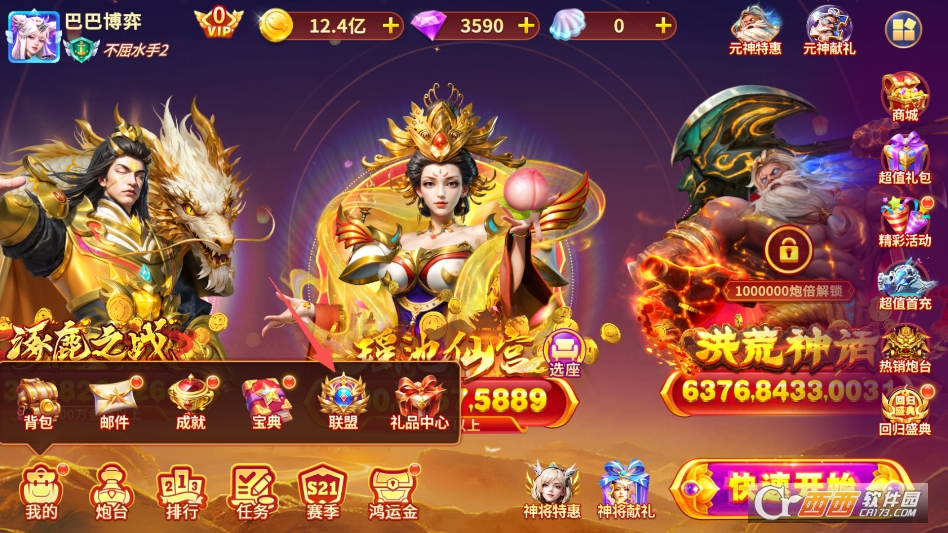Open the 成就 achievements panel
This screenshot has height=533, width=948.
[190, 401]
